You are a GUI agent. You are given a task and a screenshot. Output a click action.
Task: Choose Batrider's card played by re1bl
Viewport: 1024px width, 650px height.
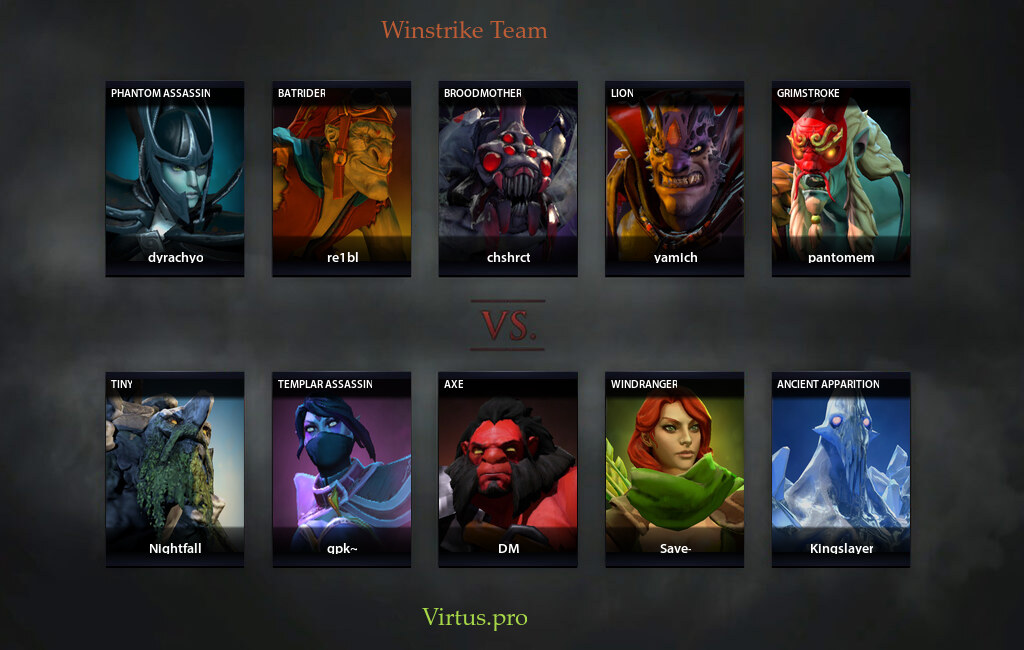(341, 178)
